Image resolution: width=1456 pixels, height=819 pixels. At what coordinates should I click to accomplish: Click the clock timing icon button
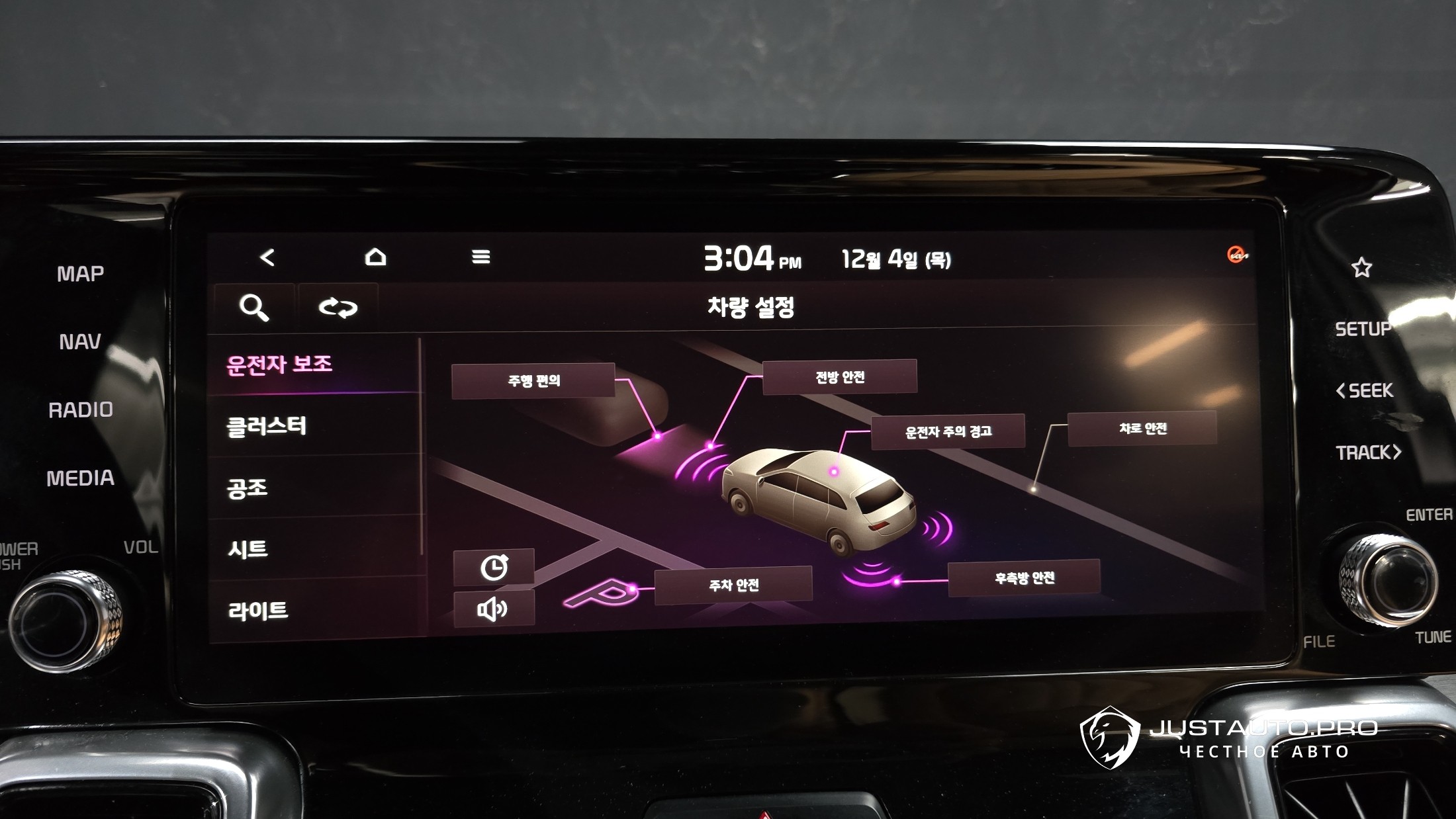pyautogui.click(x=494, y=568)
